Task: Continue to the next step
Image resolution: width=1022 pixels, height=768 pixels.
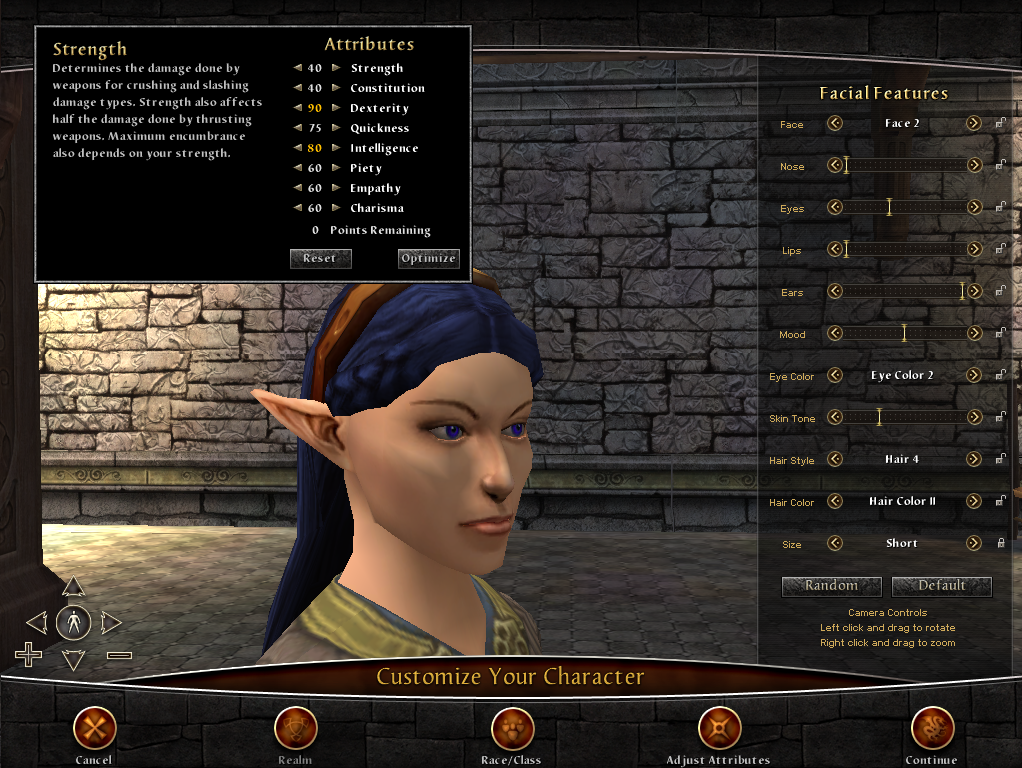Action: [931, 729]
